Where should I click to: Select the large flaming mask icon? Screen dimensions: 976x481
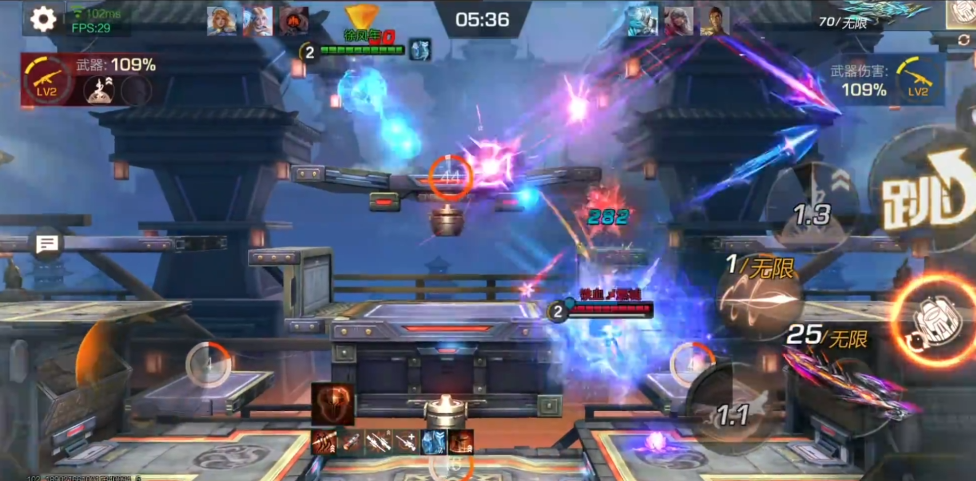tap(331, 403)
